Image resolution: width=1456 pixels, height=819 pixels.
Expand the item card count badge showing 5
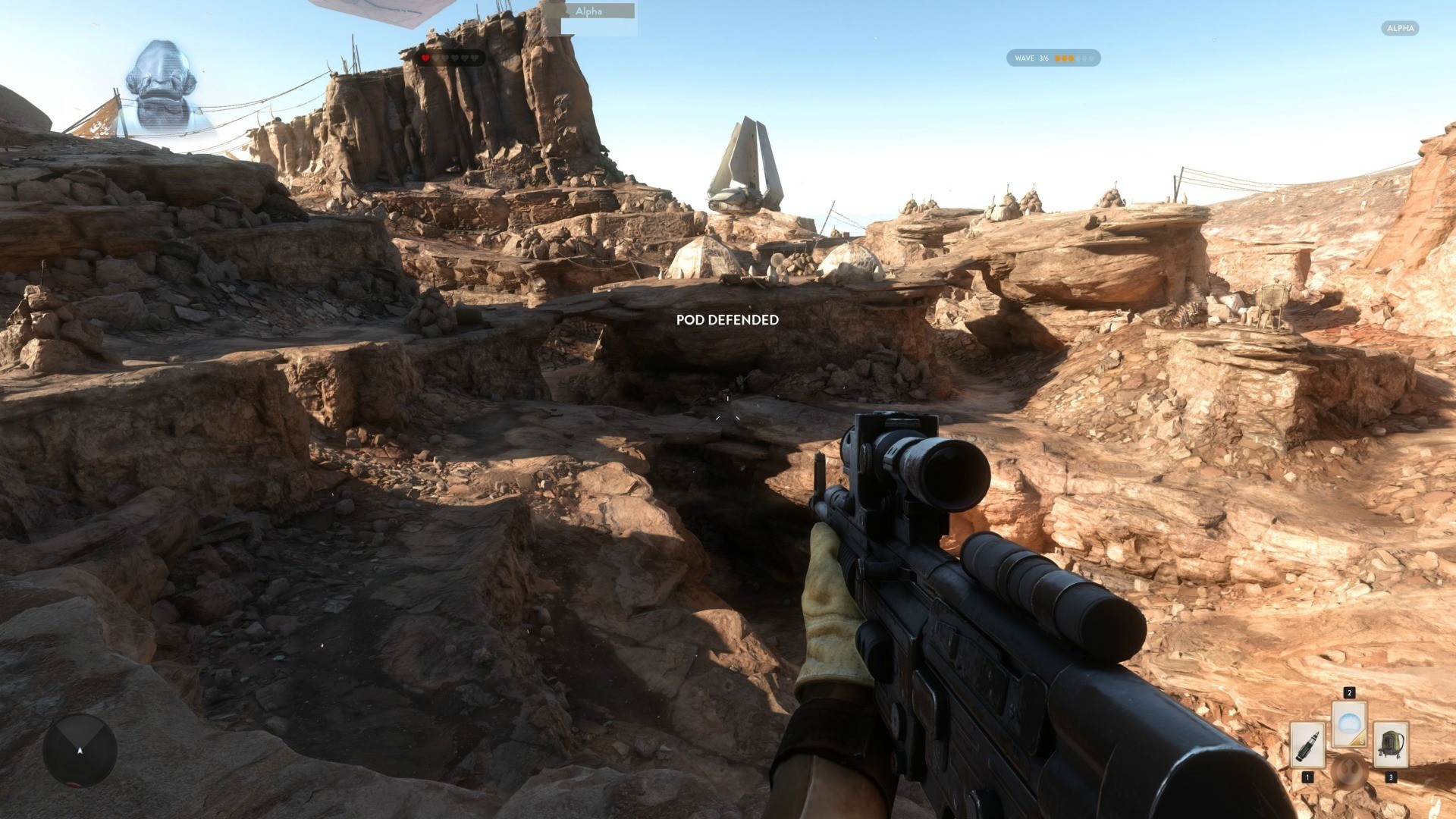[x=1362, y=741]
